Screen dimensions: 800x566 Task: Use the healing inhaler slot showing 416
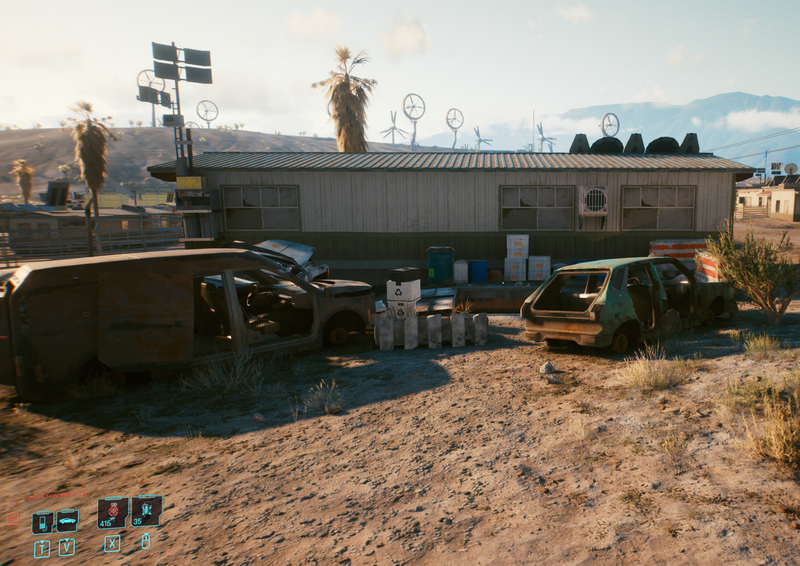[x=113, y=513]
